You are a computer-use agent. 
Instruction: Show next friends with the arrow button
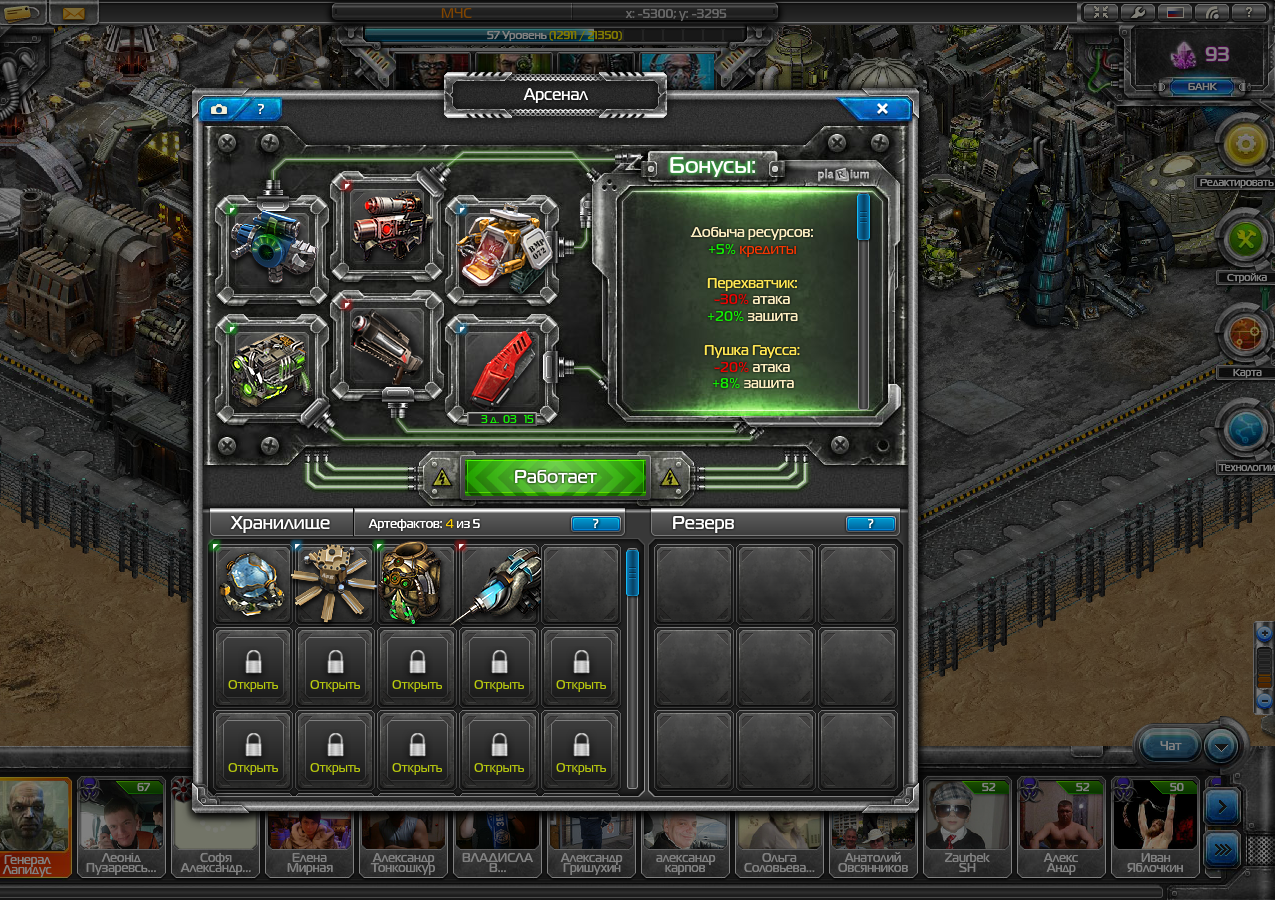tap(1224, 806)
